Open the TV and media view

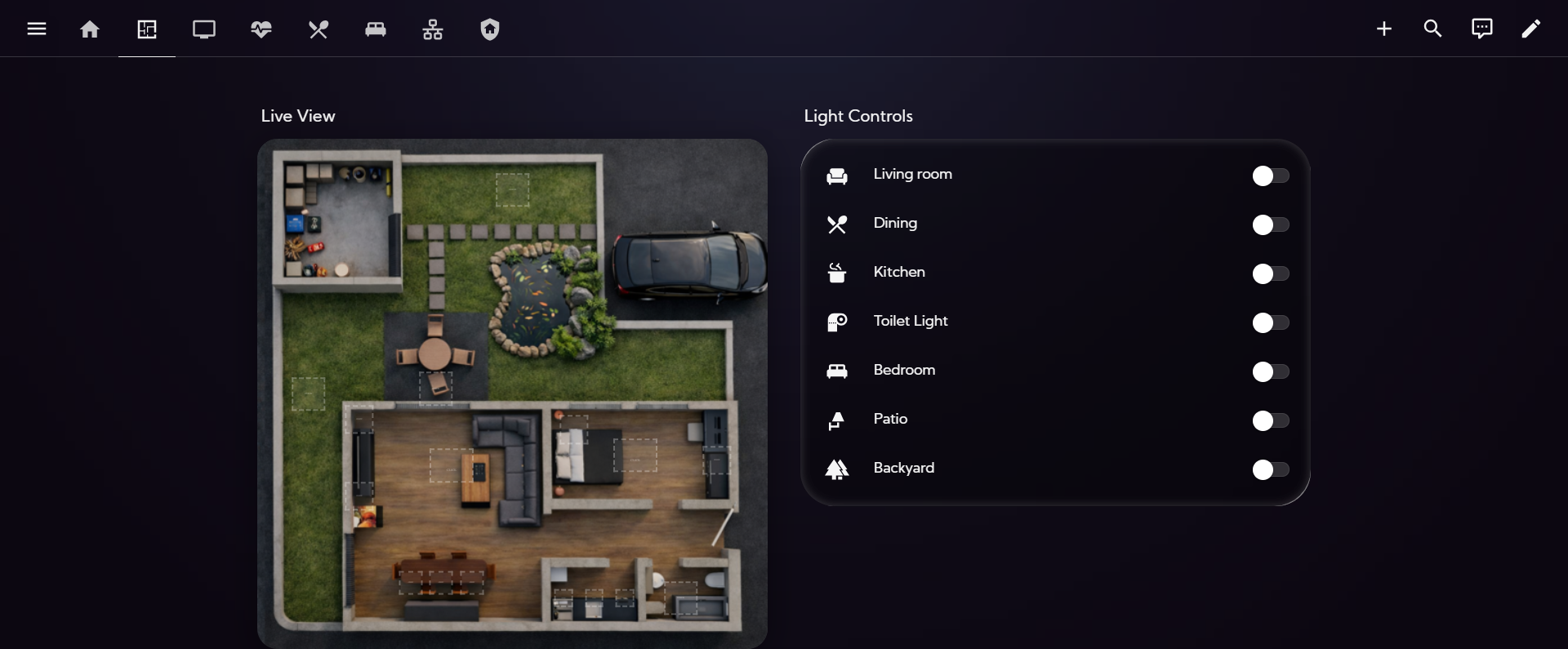[204, 29]
